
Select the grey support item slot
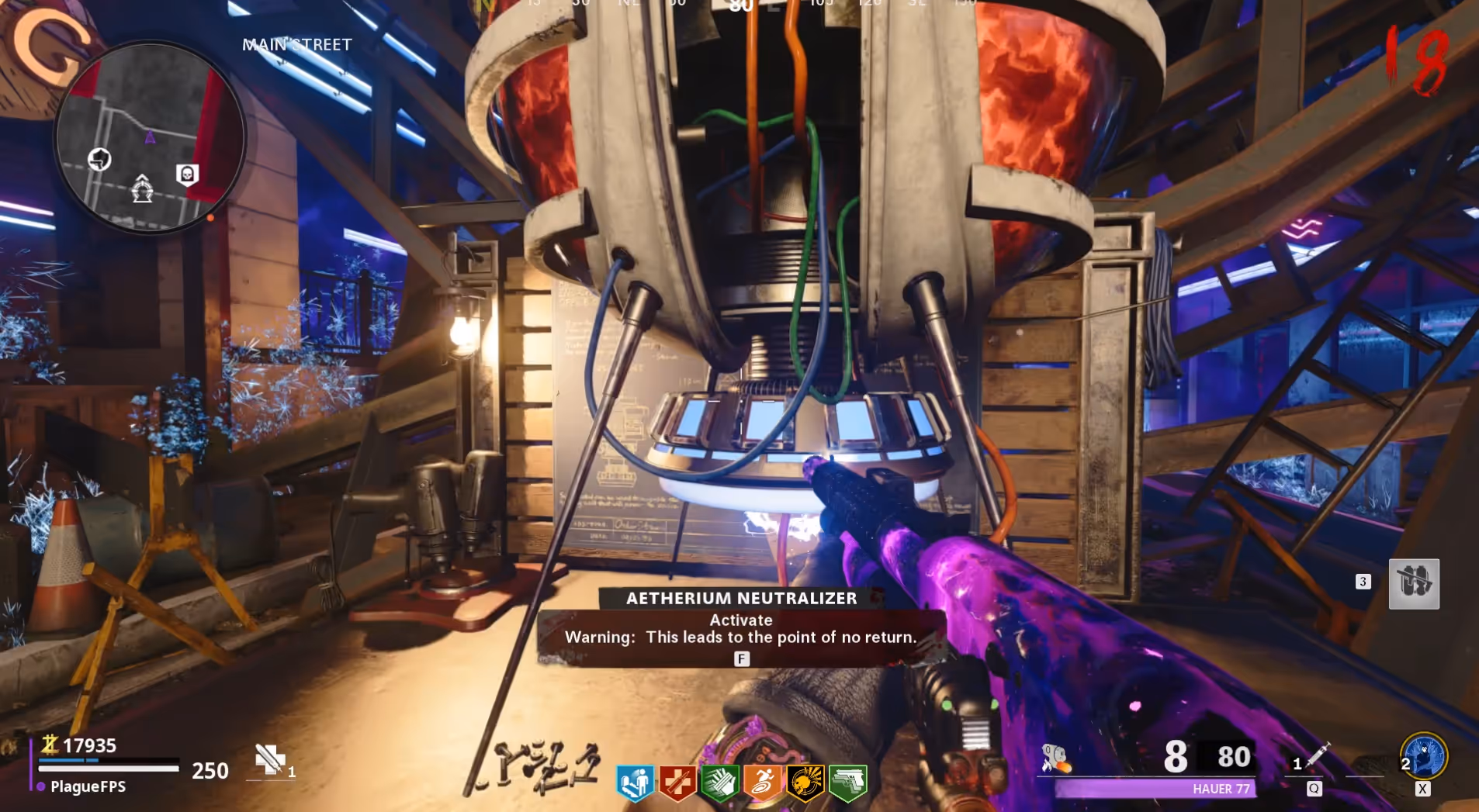coord(1414,583)
